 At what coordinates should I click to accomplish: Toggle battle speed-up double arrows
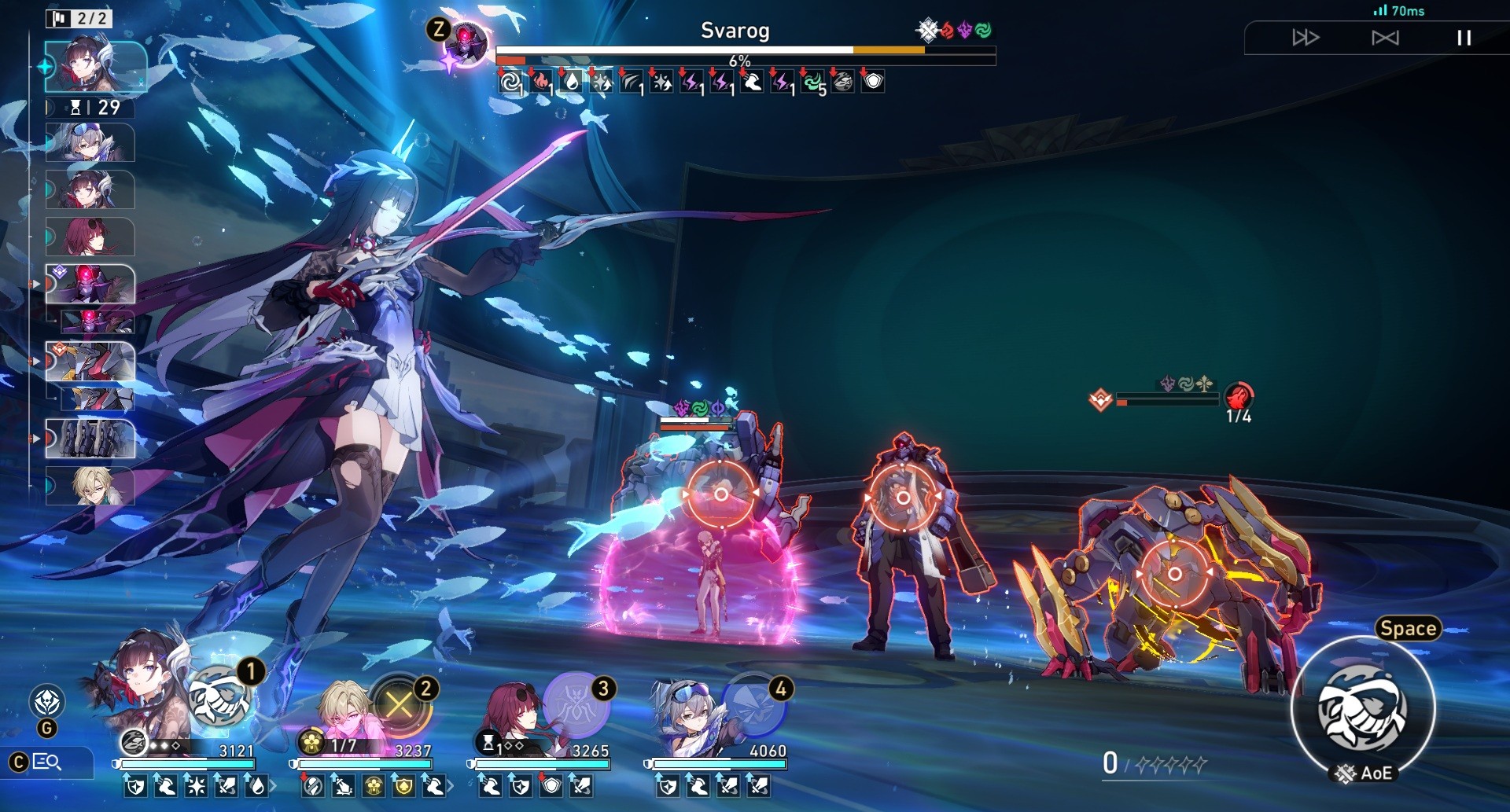(x=1306, y=38)
